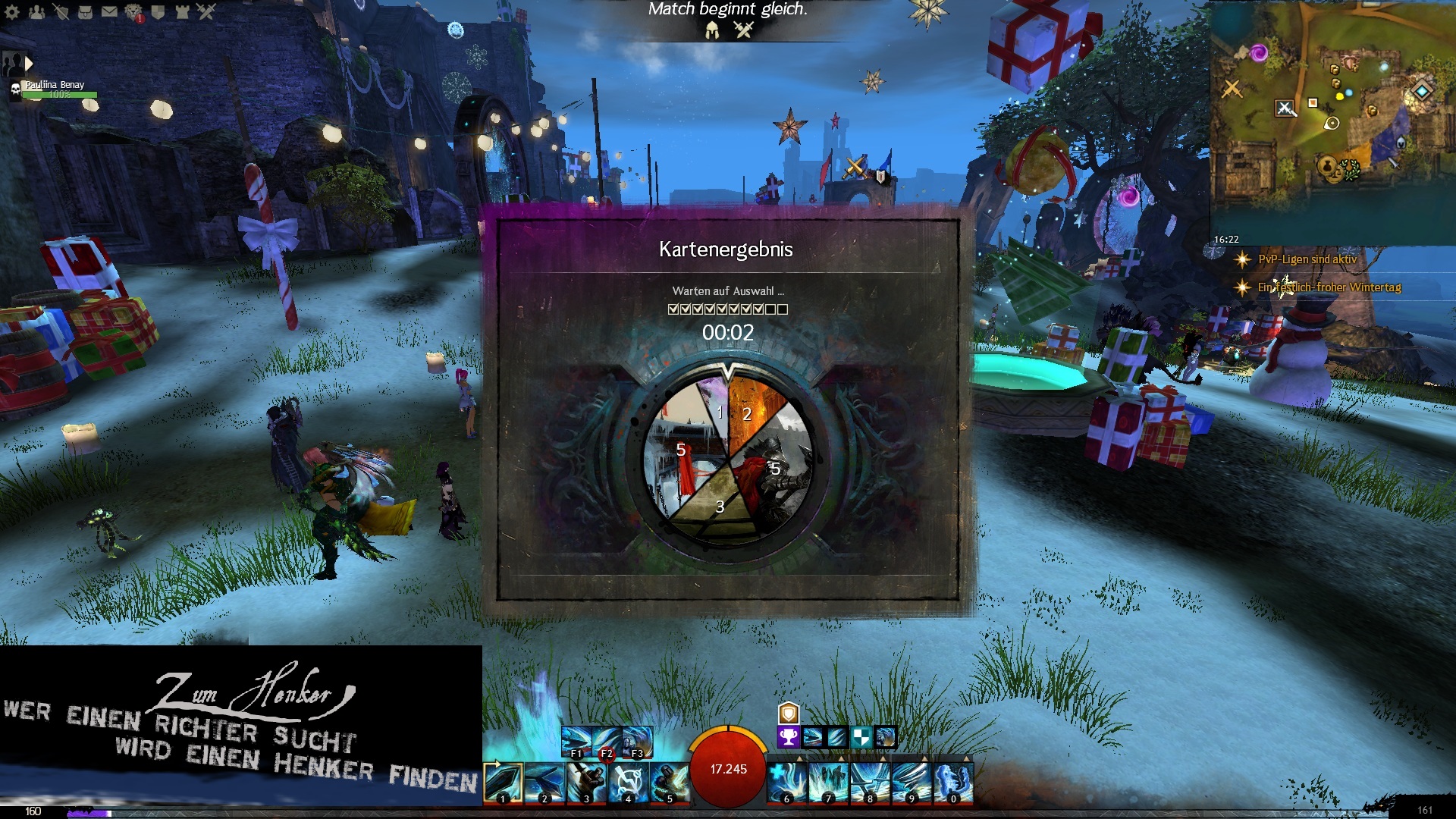
Task: Open the guild shield icon
Action: (158, 11)
